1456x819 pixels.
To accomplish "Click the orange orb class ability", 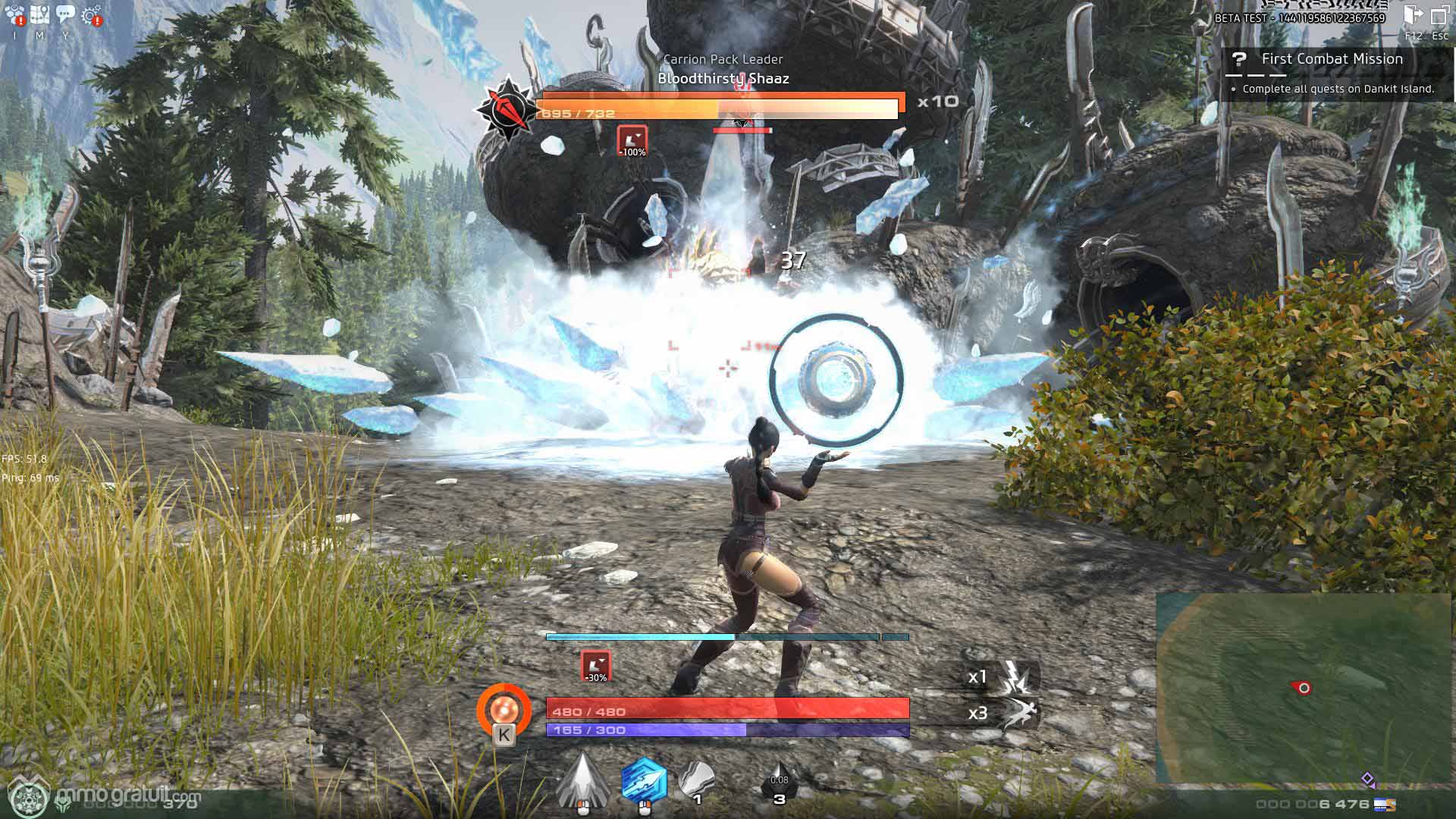I will [x=504, y=711].
